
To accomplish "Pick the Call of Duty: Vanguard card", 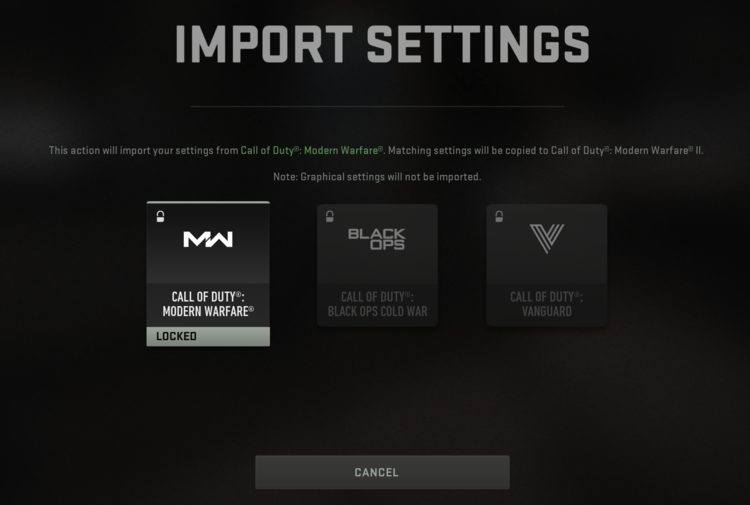I will 546,265.
